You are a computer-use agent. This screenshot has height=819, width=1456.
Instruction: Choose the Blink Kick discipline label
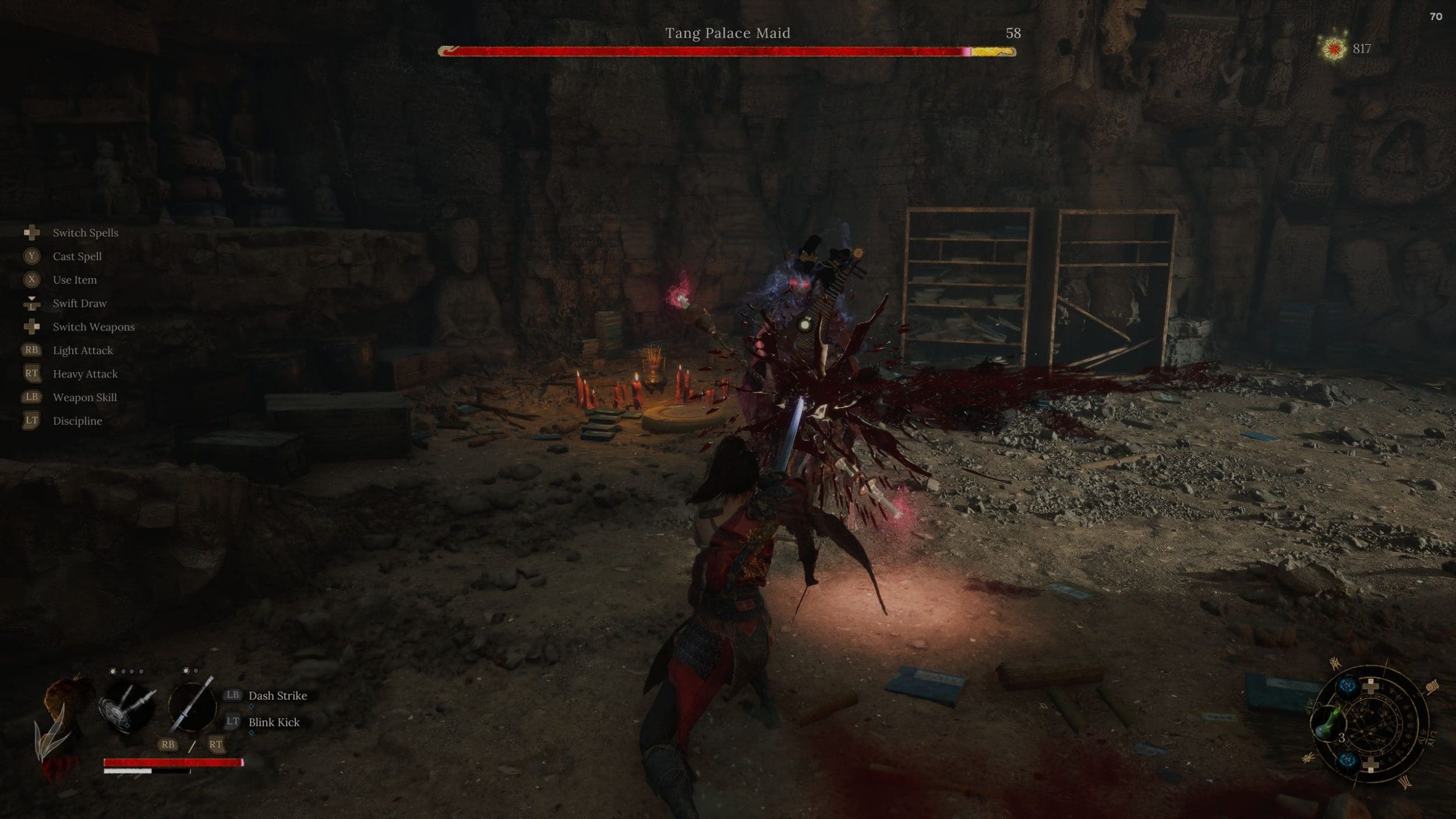point(274,722)
